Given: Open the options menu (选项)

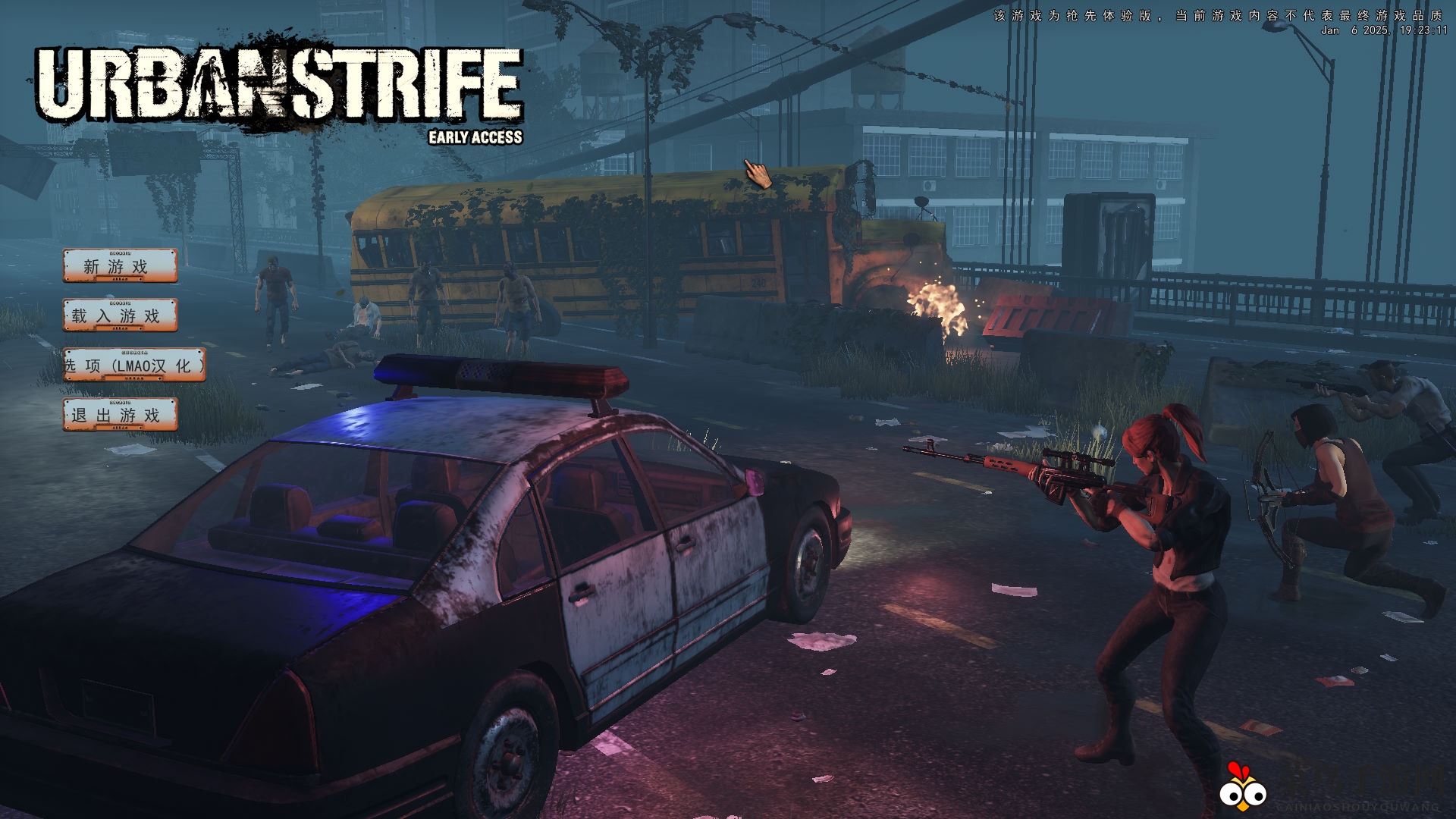Looking at the screenshot, I should click(133, 366).
